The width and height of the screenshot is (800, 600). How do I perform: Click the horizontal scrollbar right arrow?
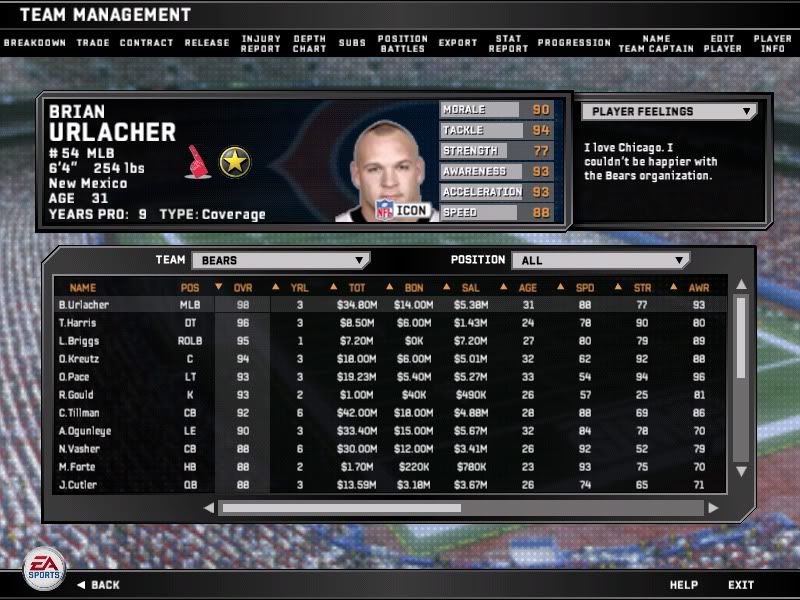713,508
